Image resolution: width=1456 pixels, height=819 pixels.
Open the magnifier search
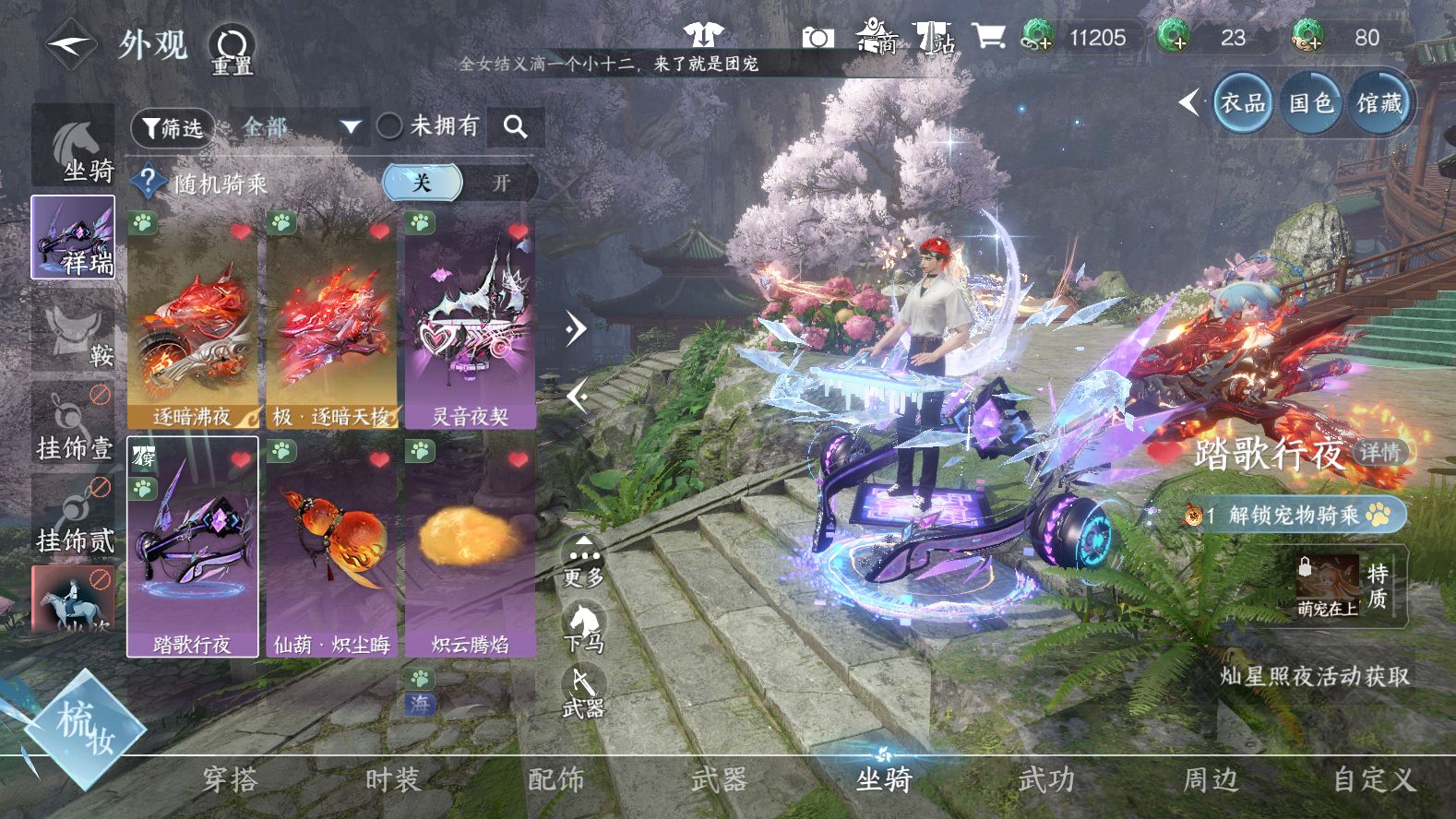click(x=516, y=127)
